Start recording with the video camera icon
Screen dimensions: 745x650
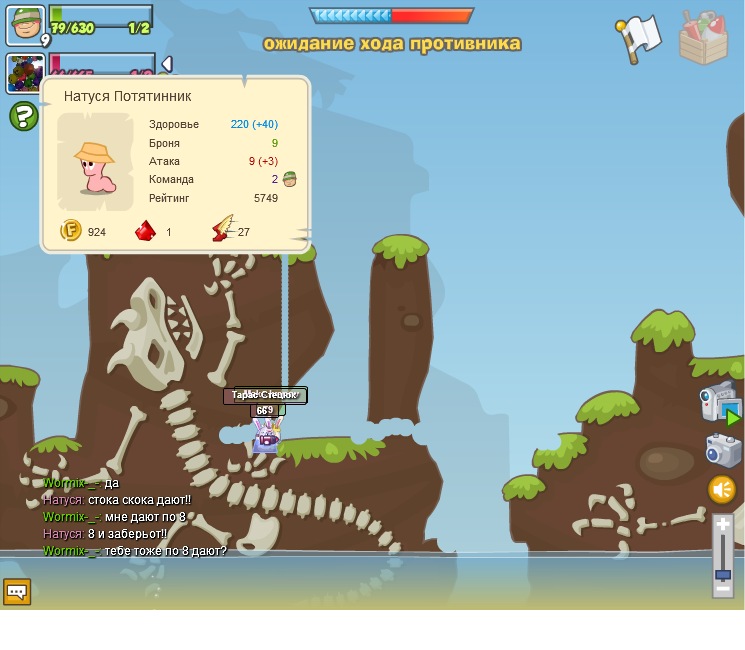[719, 402]
